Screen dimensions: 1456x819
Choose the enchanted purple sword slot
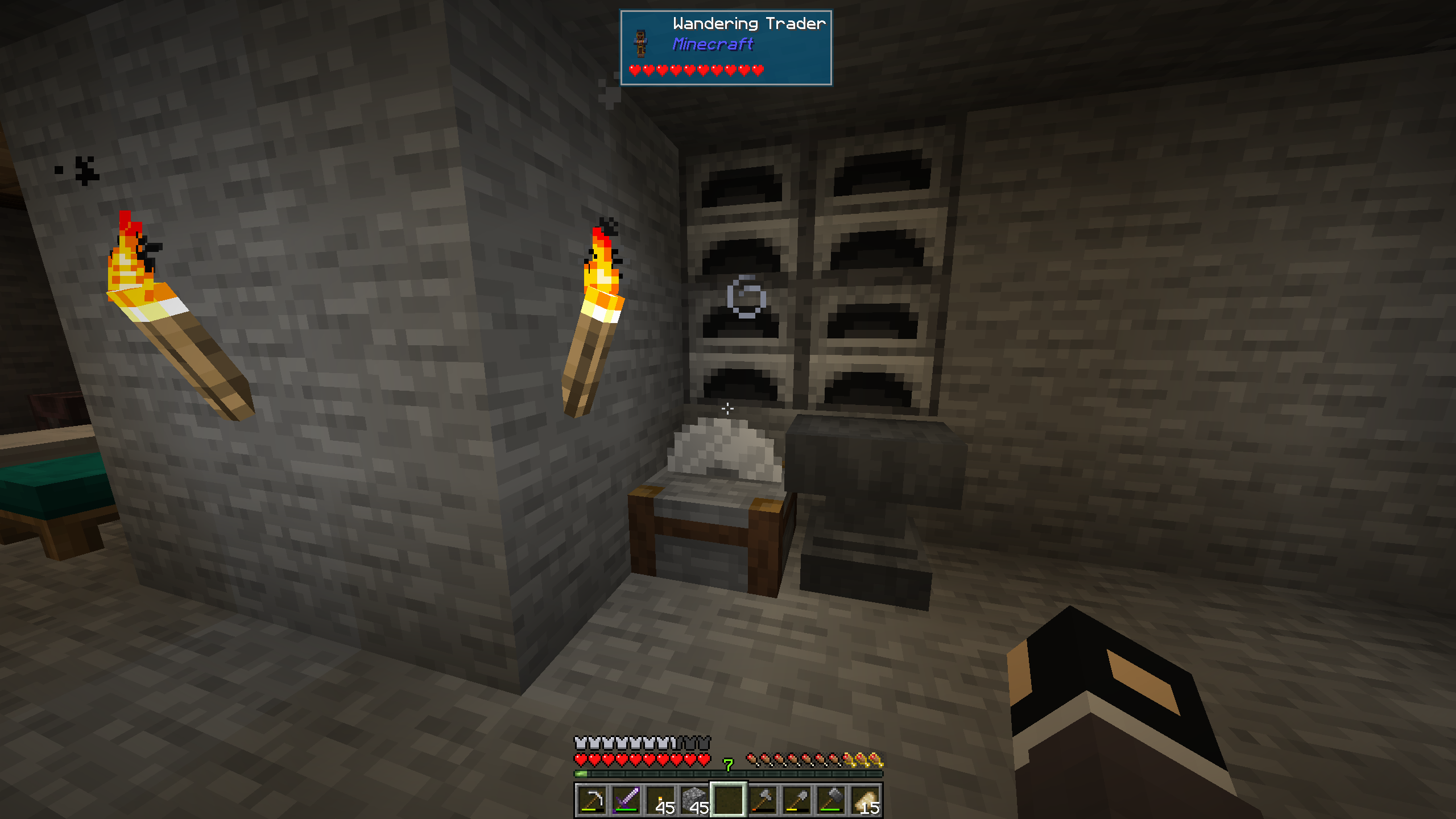click(626, 800)
